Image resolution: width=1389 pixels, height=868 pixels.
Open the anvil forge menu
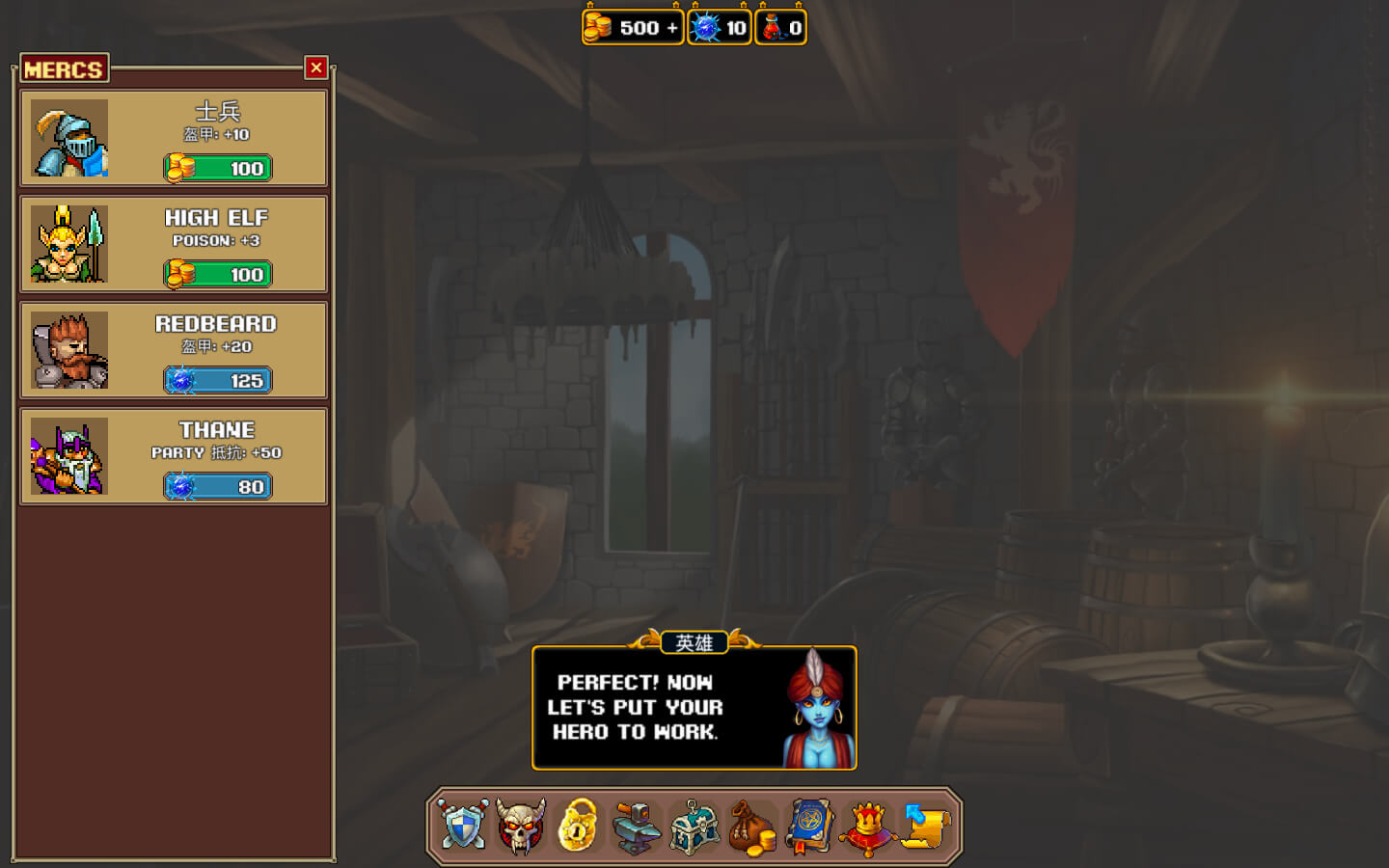coord(636,827)
